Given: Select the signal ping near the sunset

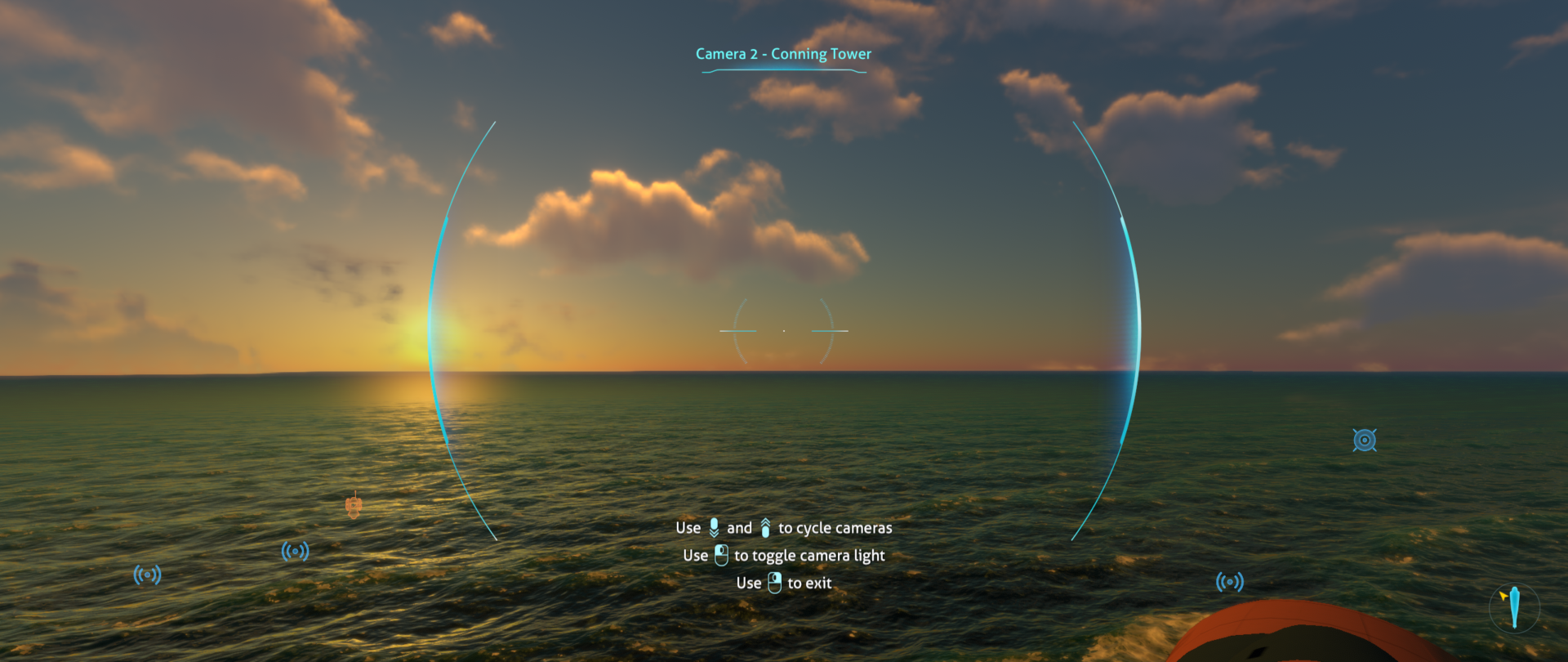Looking at the screenshot, I should (296, 550).
